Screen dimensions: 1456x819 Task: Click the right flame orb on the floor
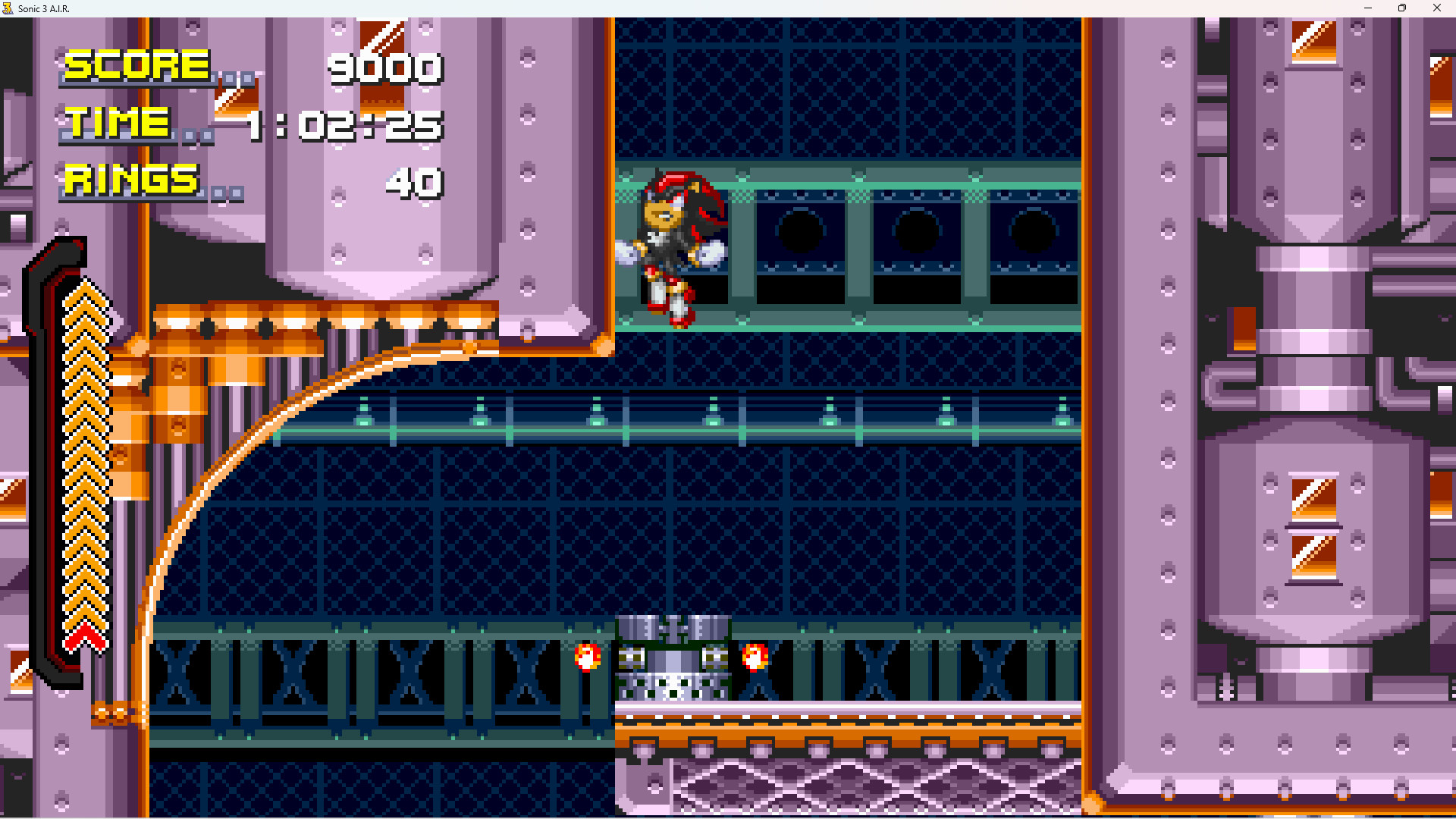click(754, 657)
